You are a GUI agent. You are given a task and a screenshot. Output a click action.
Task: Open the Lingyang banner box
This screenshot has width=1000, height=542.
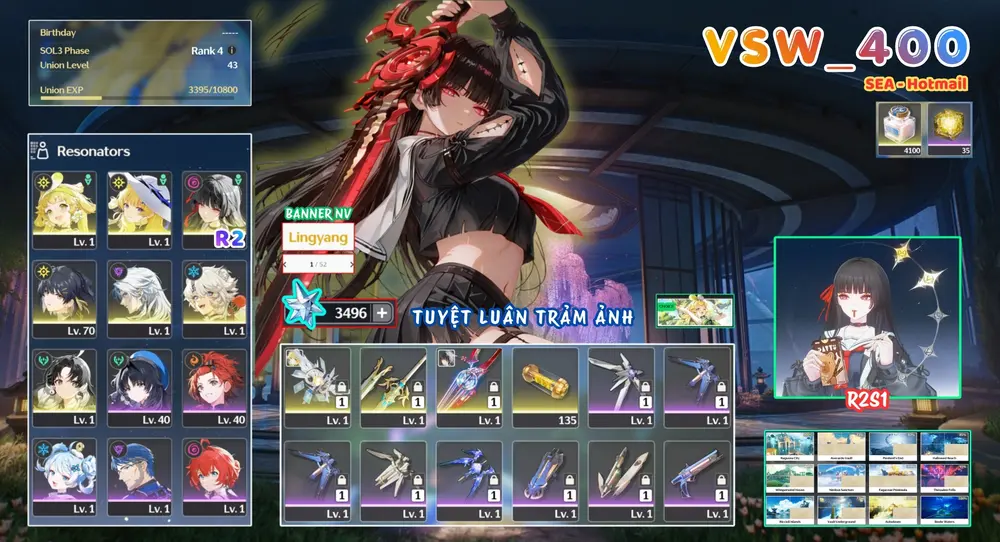click(319, 238)
